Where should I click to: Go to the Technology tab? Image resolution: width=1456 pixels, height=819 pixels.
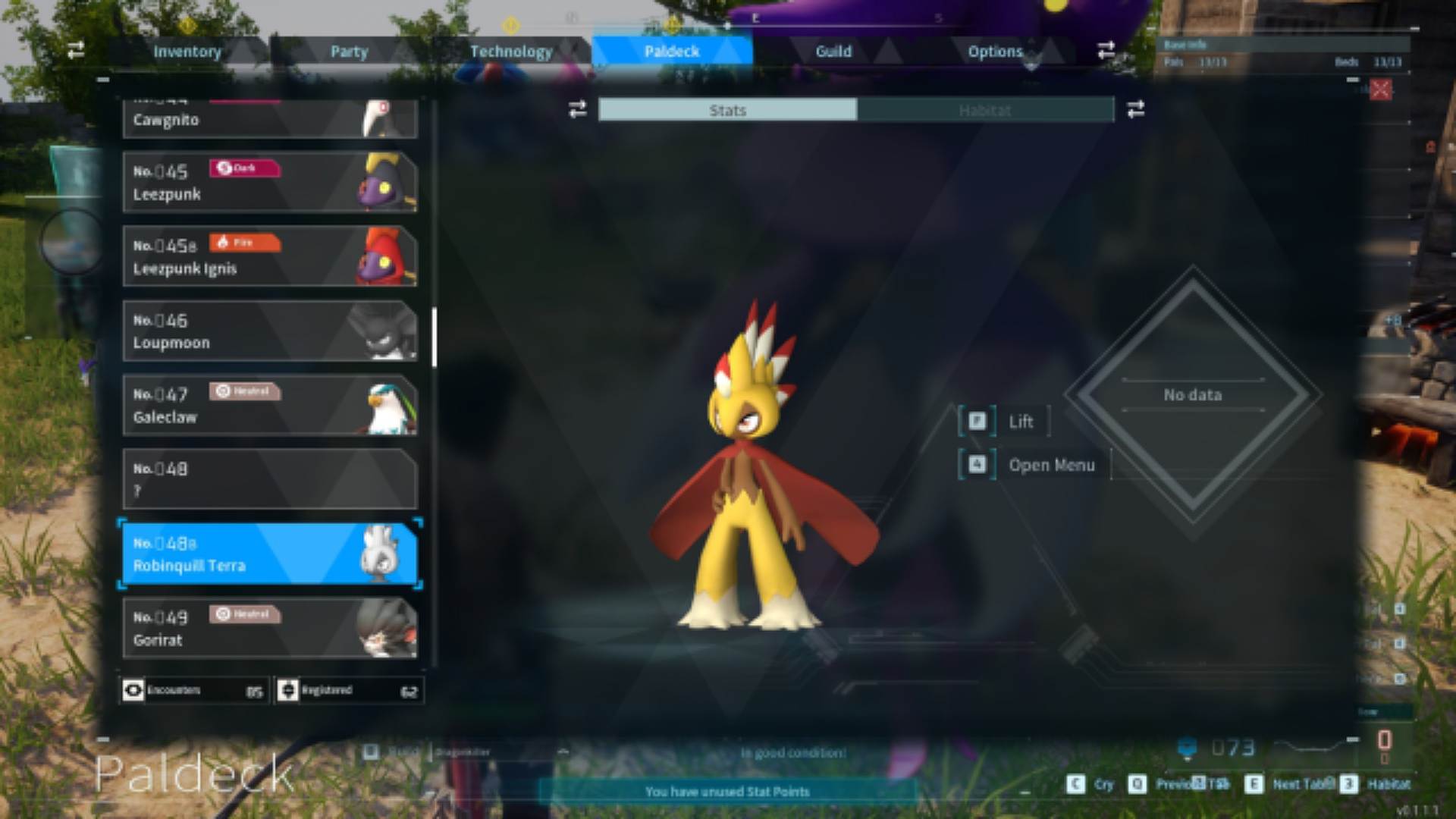coord(511,52)
